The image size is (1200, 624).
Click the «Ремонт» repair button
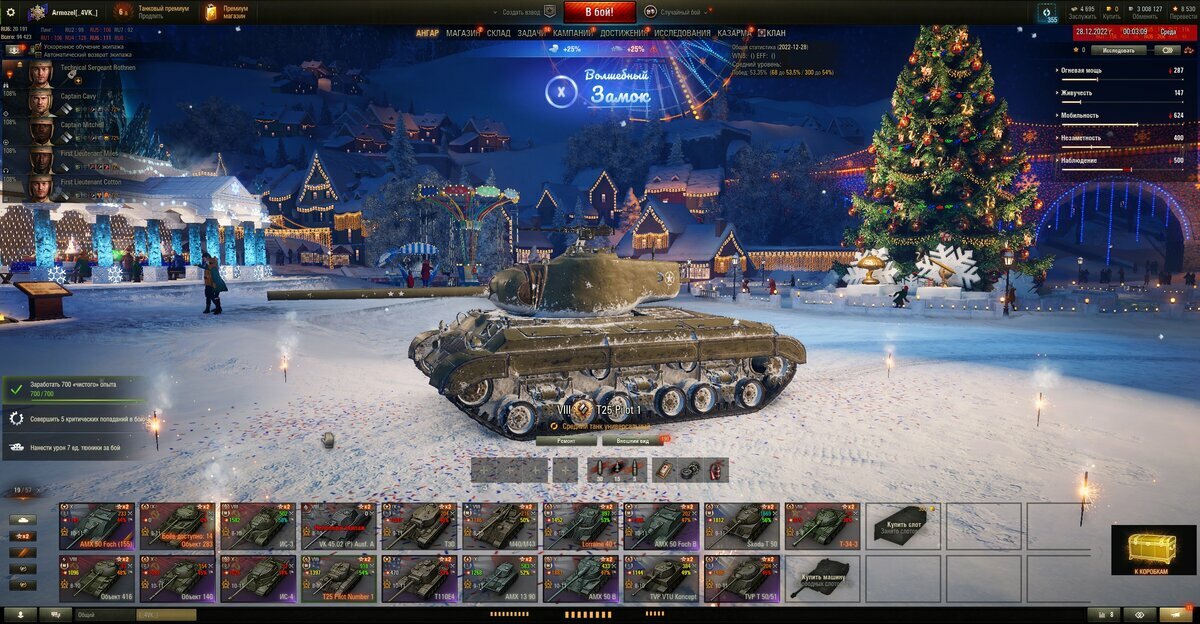pyautogui.click(x=565, y=440)
